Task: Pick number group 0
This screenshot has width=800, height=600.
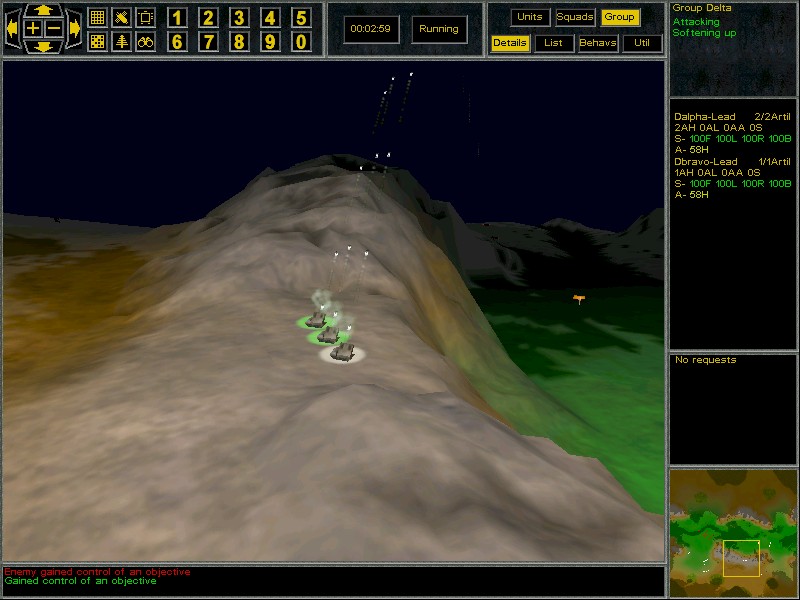Action: [301, 42]
